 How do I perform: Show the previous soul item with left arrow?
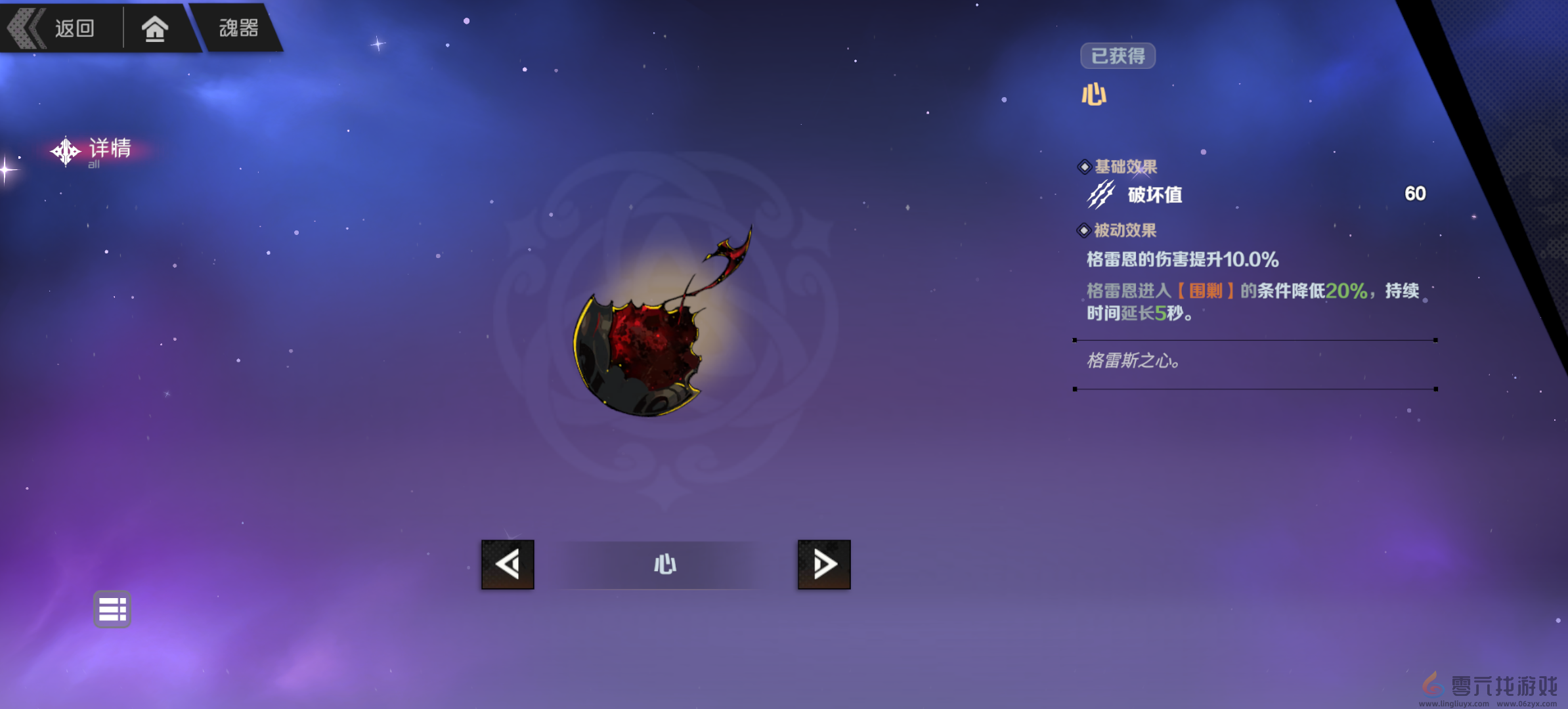pyautogui.click(x=508, y=565)
